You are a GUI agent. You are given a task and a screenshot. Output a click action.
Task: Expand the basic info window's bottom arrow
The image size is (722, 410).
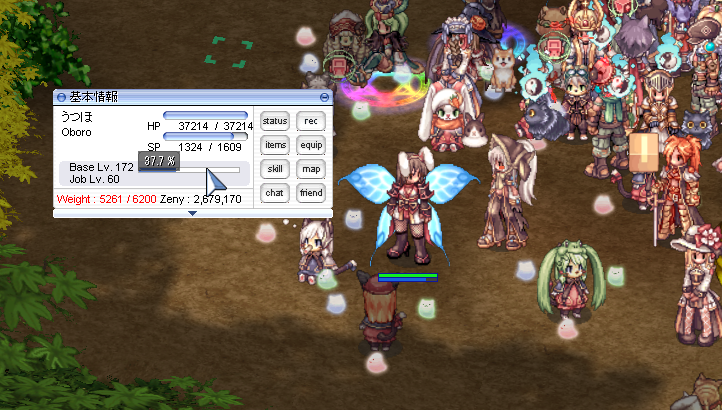tap(192, 213)
